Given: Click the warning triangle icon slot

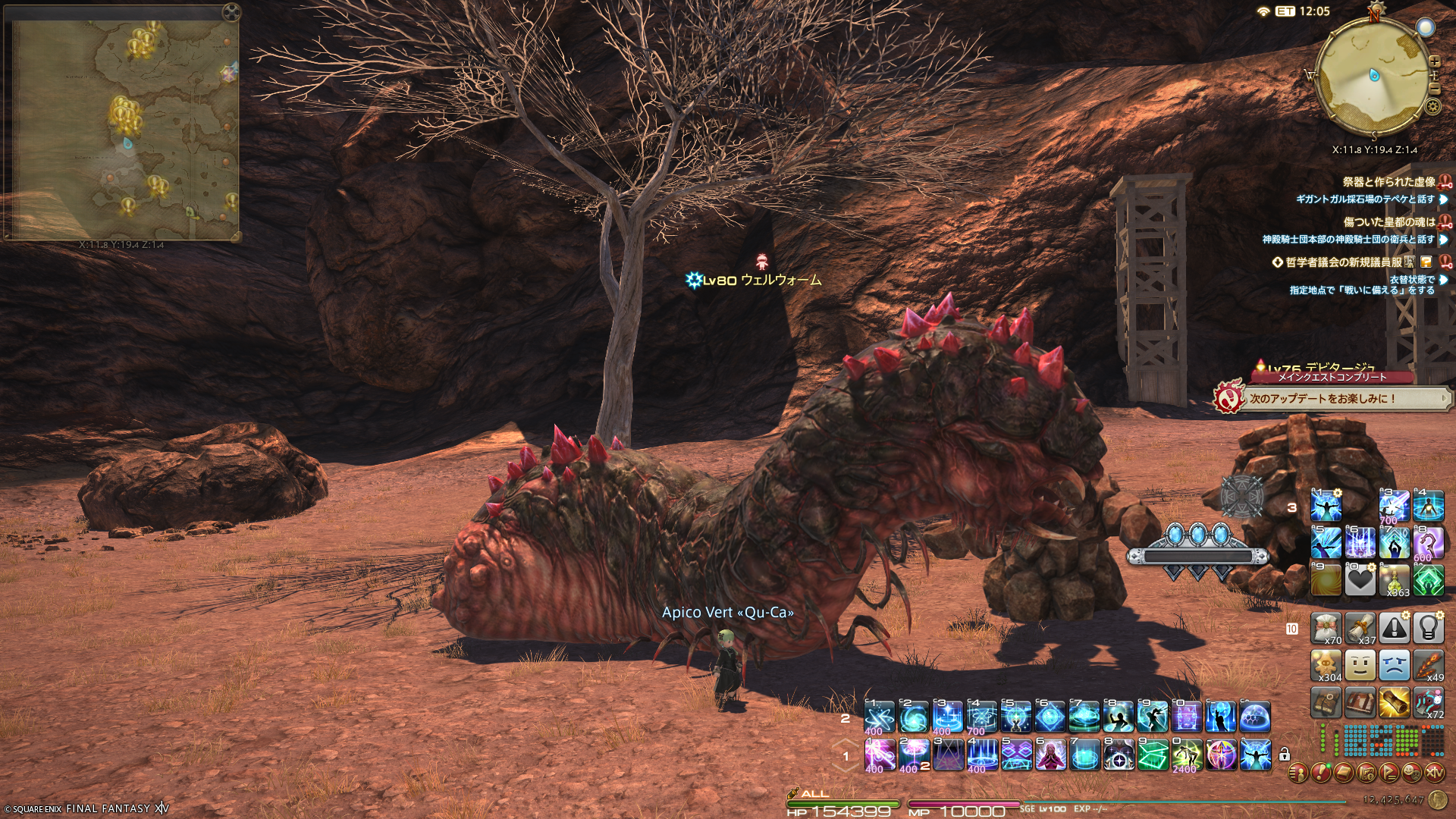Looking at the screenshot, I should tap(1394, 627).
